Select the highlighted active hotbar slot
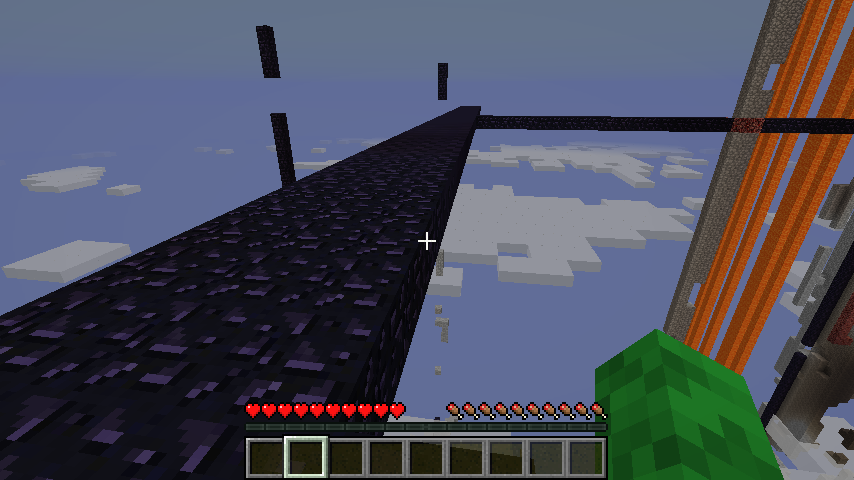The height and width of the screenshot is (480, 854). tap(306, 458)
